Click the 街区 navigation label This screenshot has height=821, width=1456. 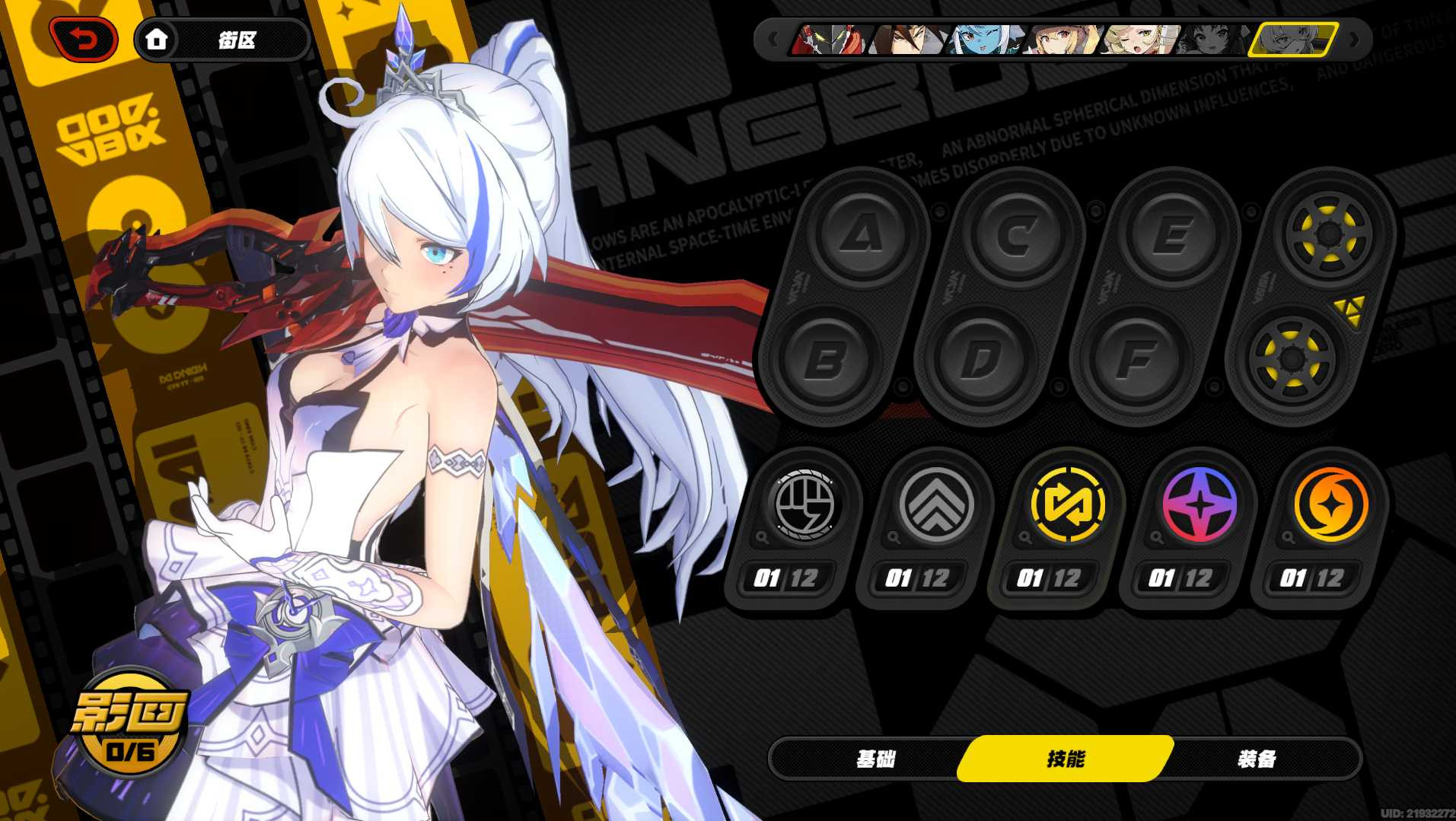click(x=236, y=40)
